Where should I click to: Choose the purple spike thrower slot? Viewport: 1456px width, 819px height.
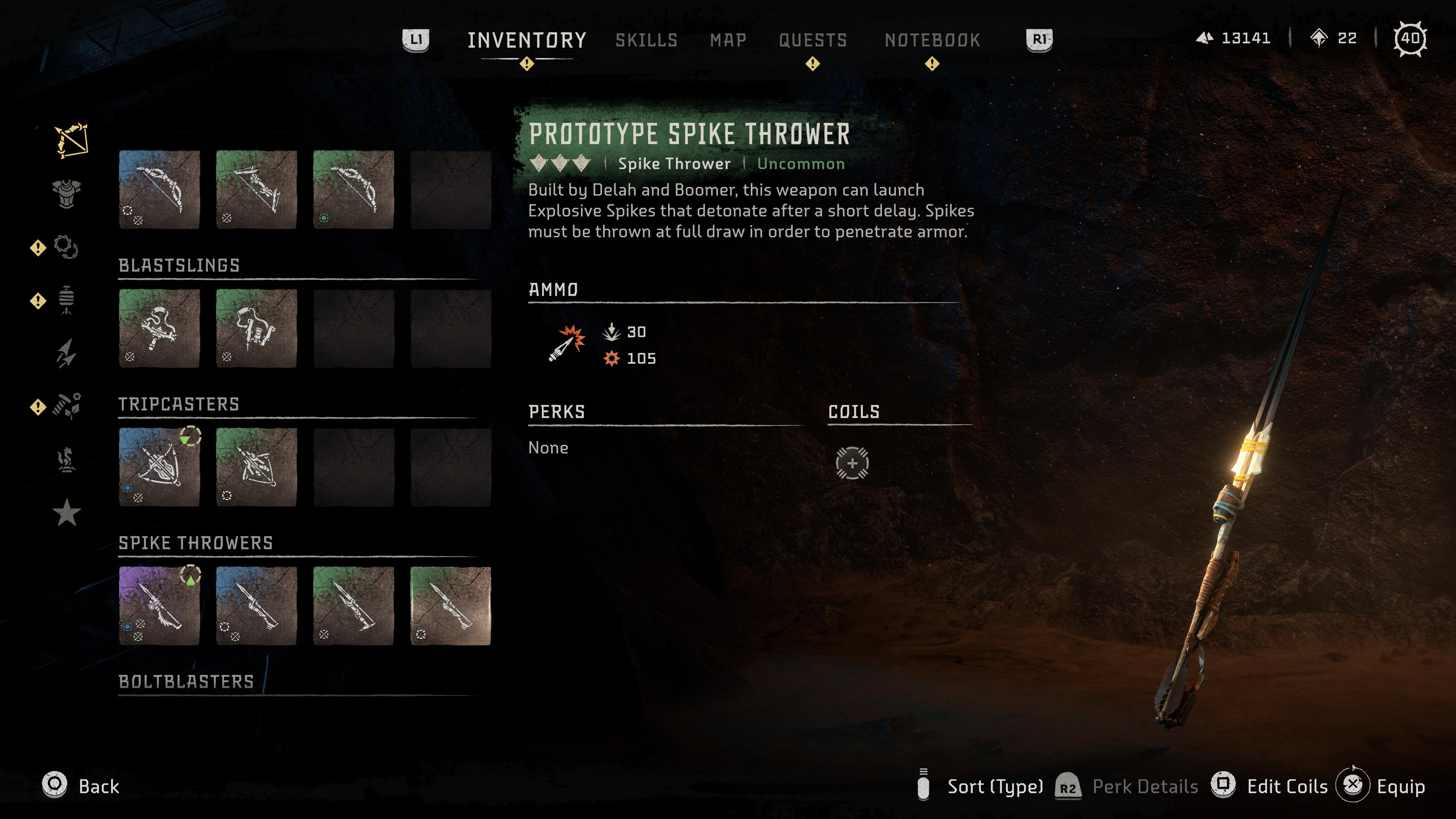click(x=159, y=606)
